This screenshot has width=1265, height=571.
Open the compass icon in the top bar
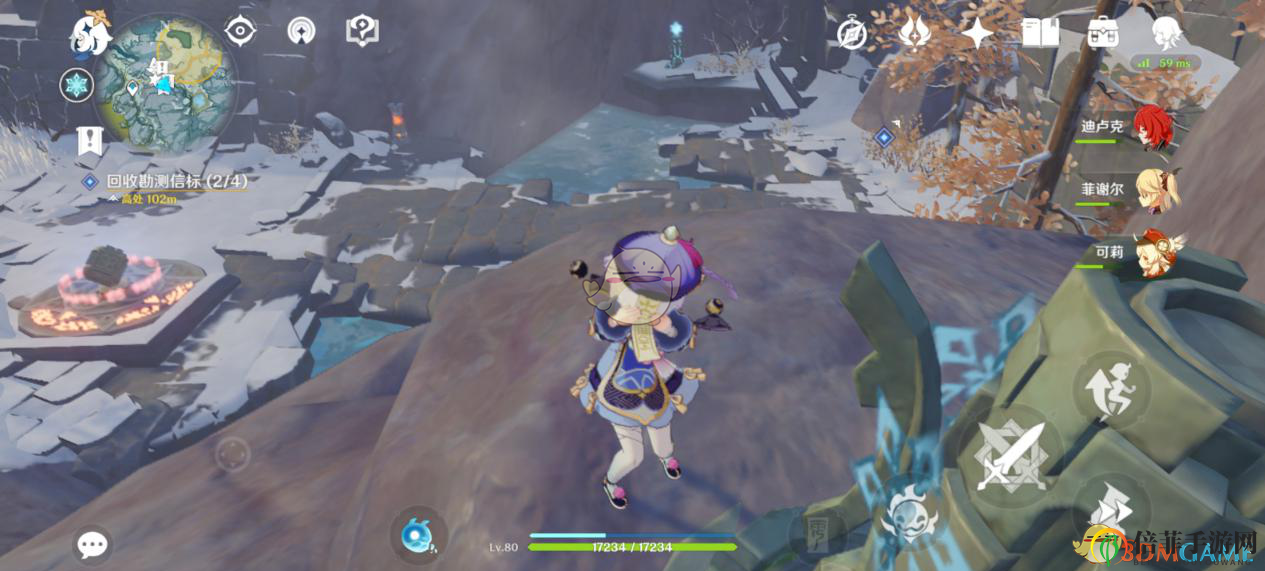pos(852,34)
